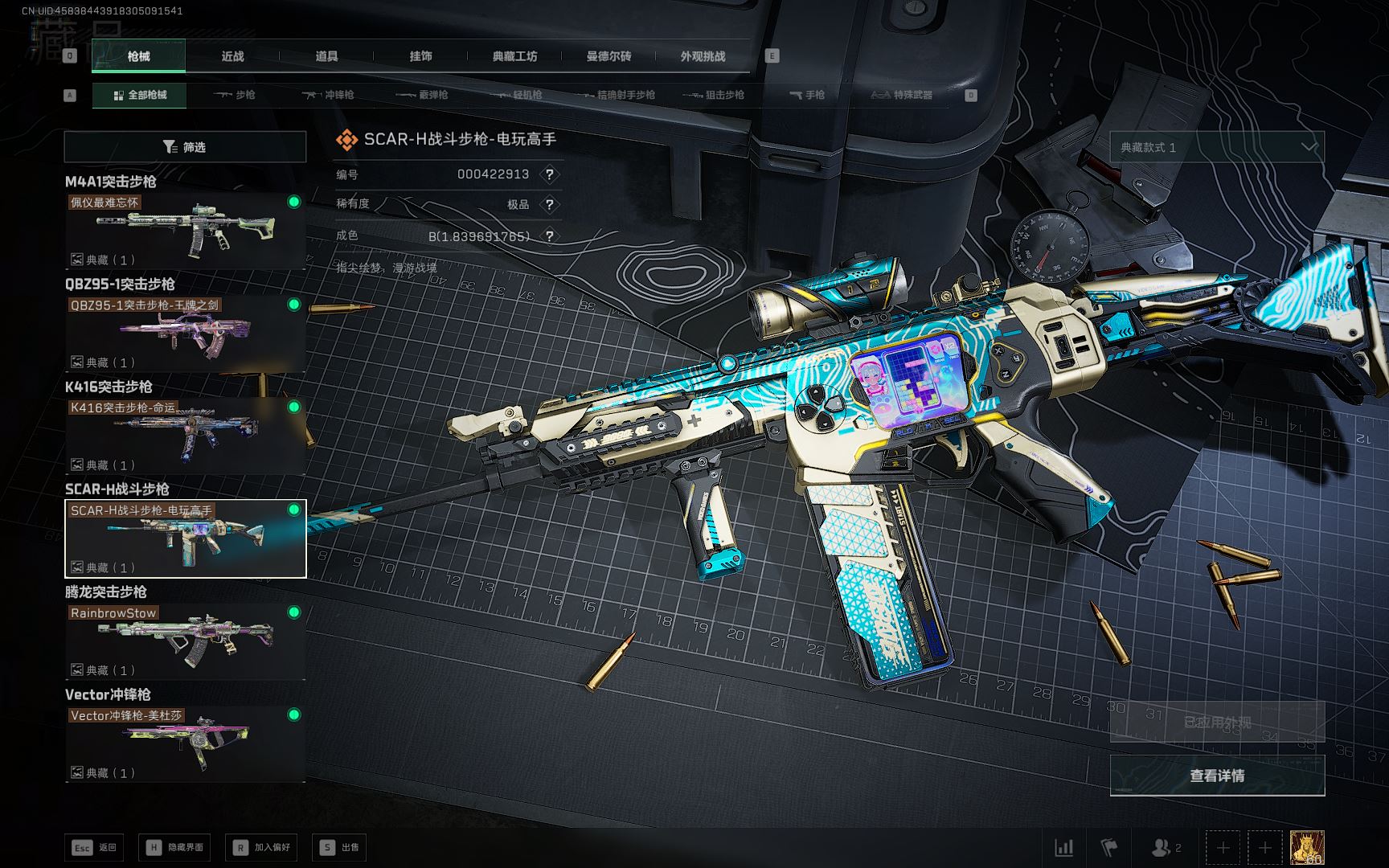Filter weapons by 步枪 rifles

(x=235, y=95)
